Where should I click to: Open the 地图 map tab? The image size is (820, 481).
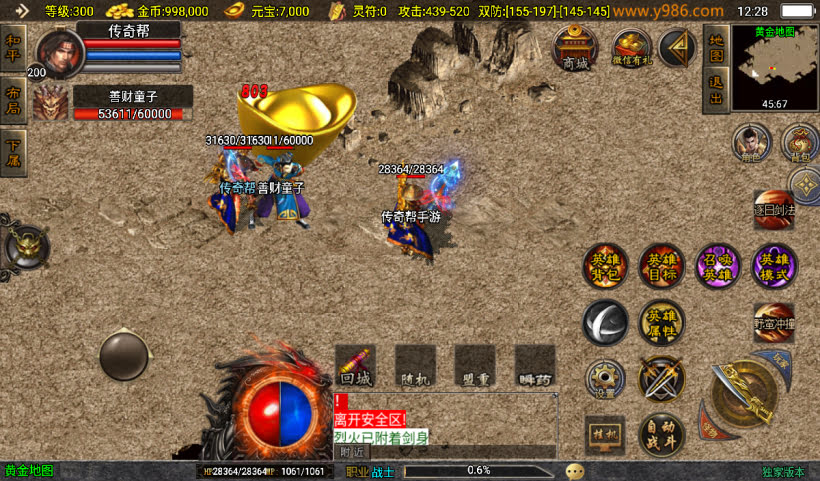tap(715, 46)
